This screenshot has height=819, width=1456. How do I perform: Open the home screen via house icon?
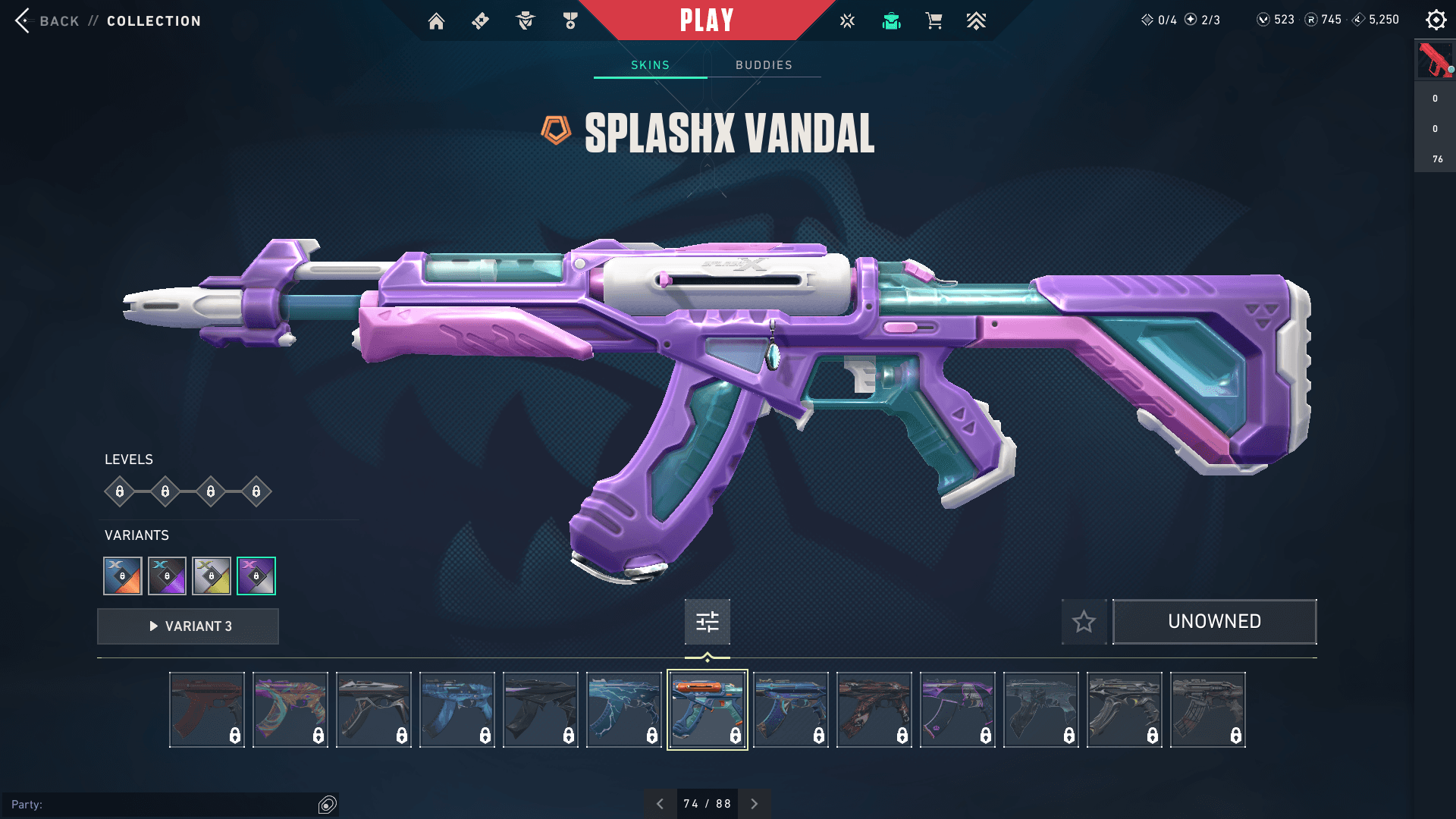(437, 20)
